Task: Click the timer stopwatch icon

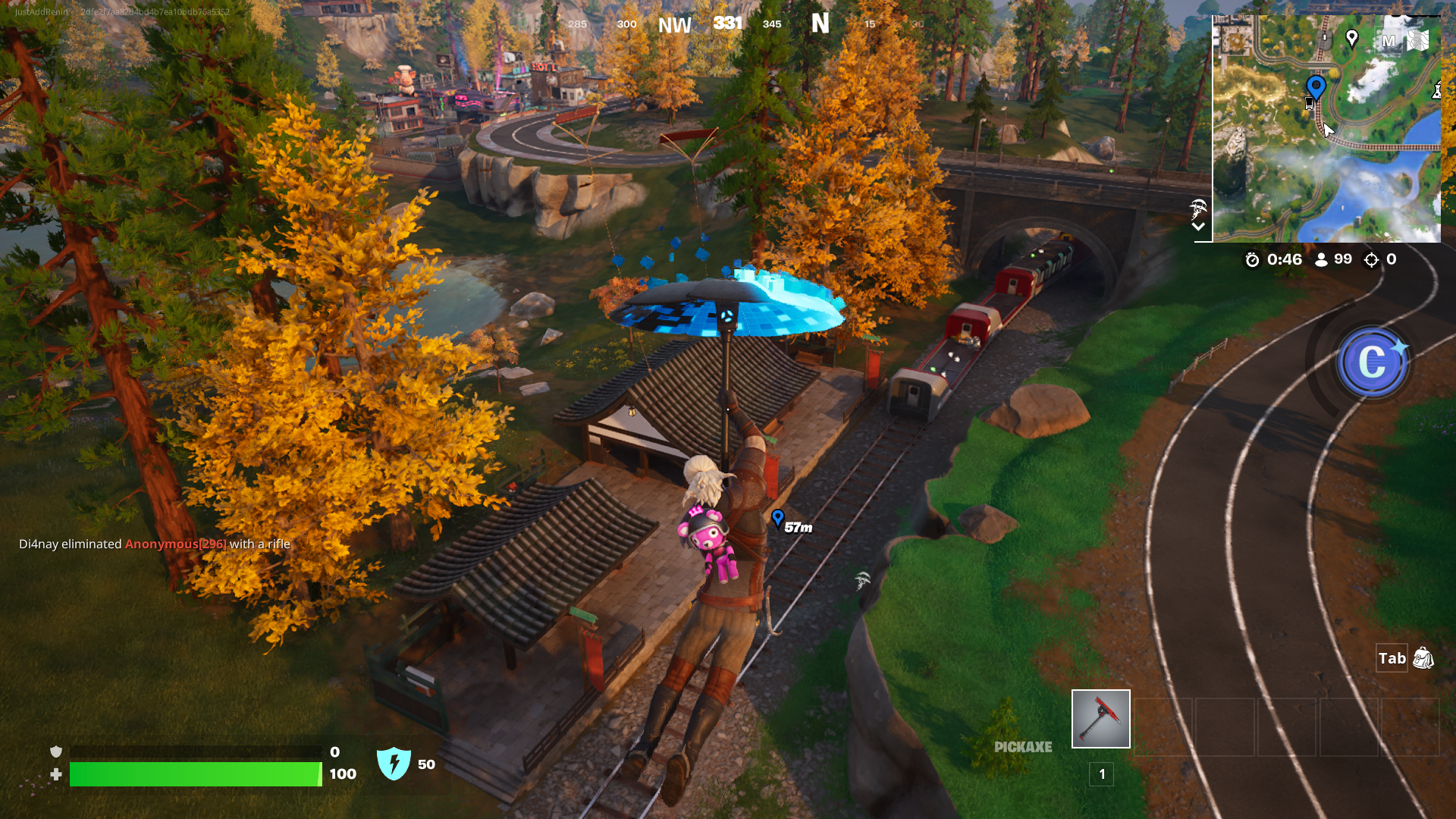Action: pyautogui.click(x=1253, y=259)
